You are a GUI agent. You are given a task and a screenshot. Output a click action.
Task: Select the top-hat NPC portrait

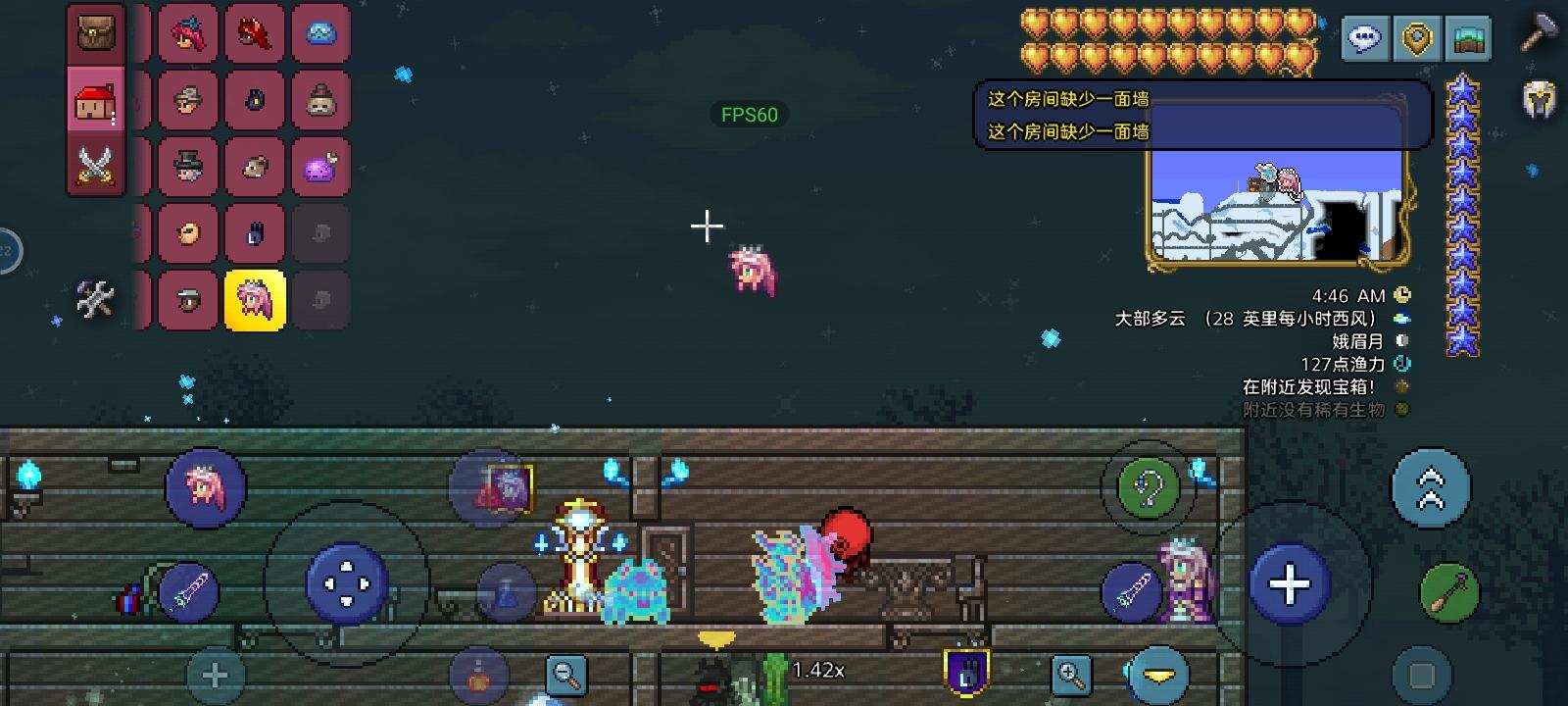point(188,166)
